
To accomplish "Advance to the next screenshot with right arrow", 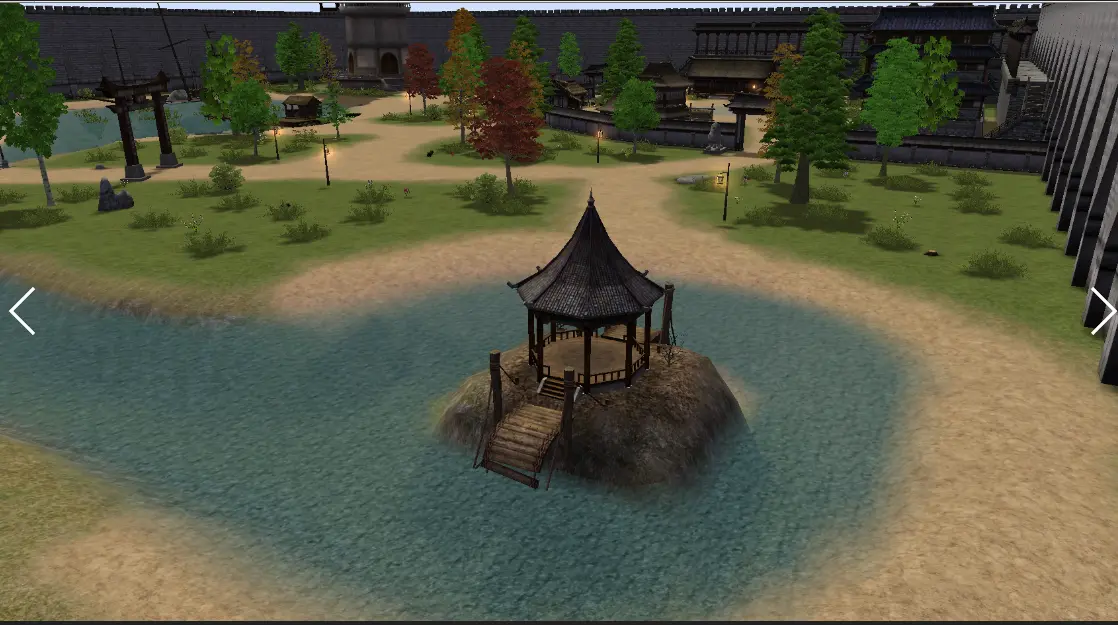I will (1101, 311).
